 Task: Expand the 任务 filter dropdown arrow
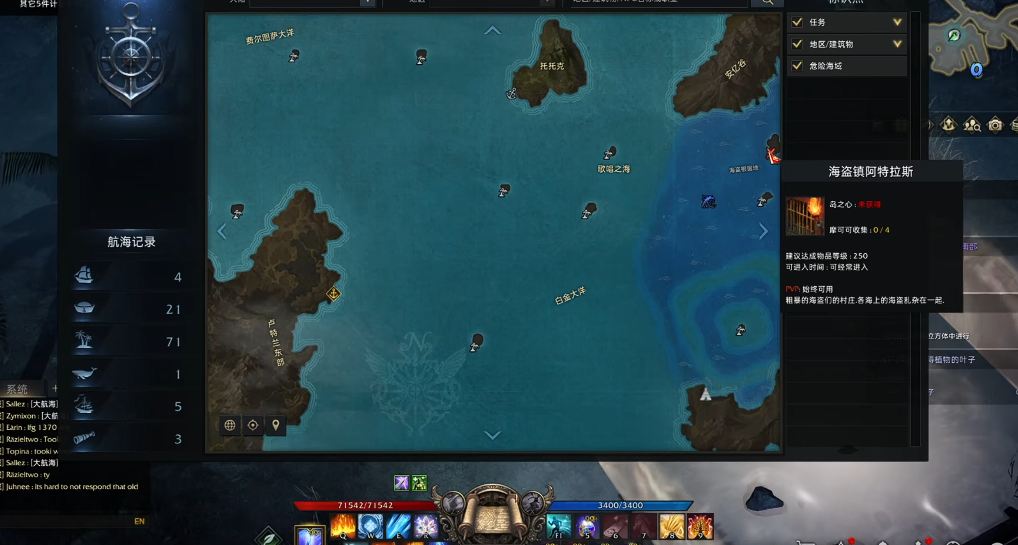[x=897, y=22]
